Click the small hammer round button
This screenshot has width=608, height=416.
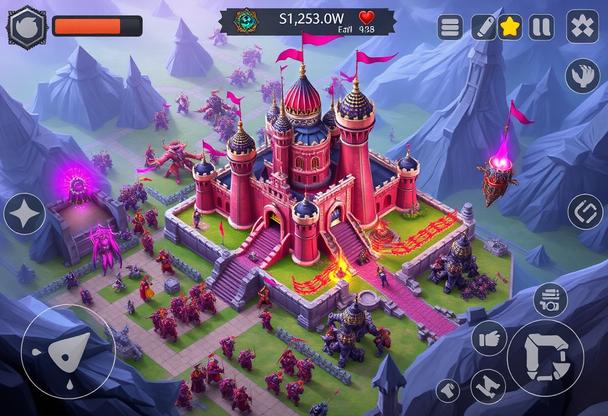point(449,391)
